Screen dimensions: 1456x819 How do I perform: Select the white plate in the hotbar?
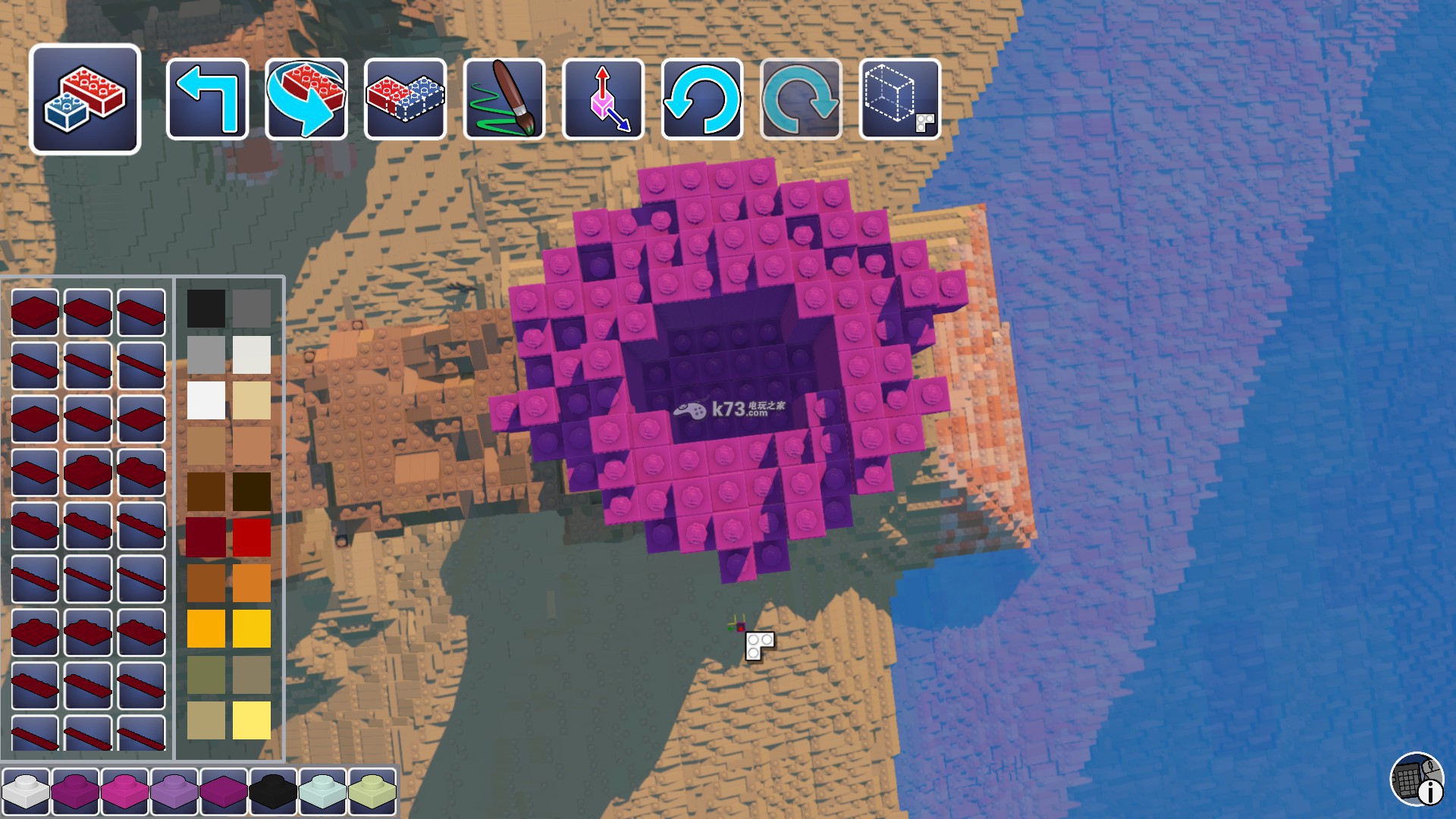click(26, 792)
